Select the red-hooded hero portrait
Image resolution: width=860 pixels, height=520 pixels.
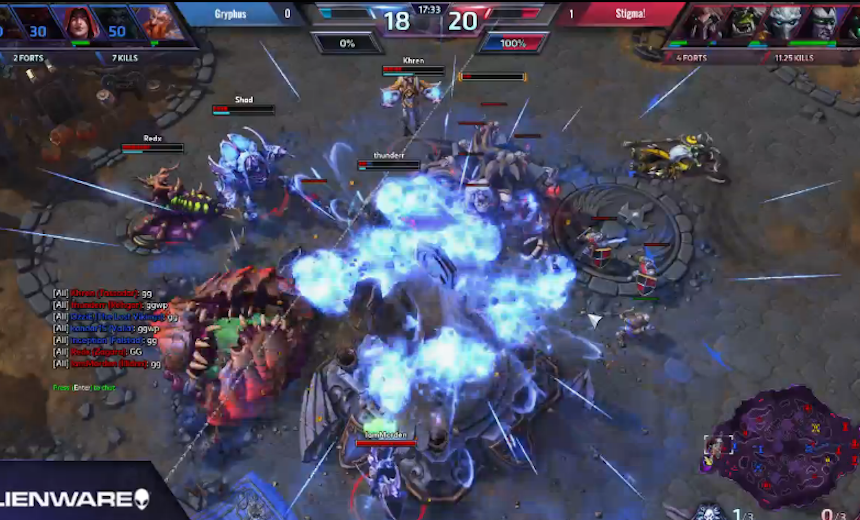pos(79,22)
